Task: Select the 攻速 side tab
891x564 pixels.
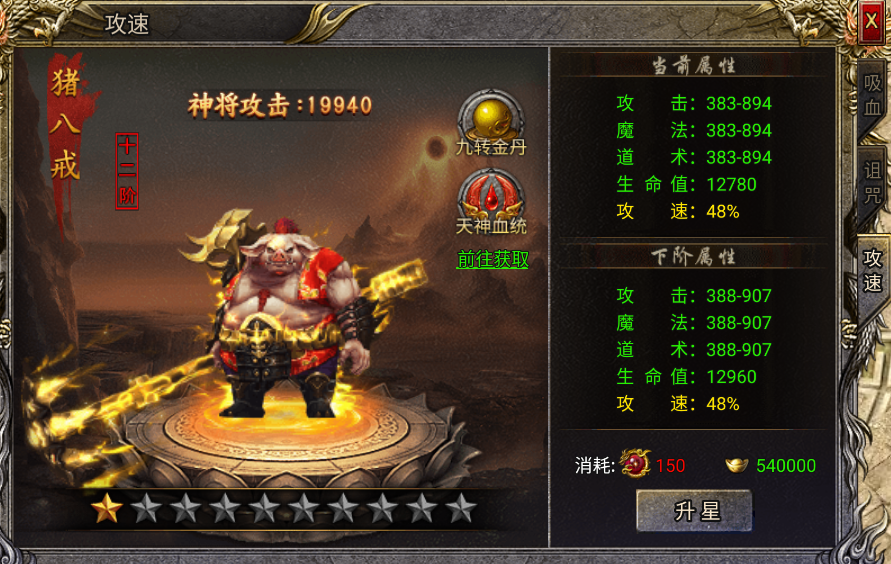Action: (x=873, y=270)
